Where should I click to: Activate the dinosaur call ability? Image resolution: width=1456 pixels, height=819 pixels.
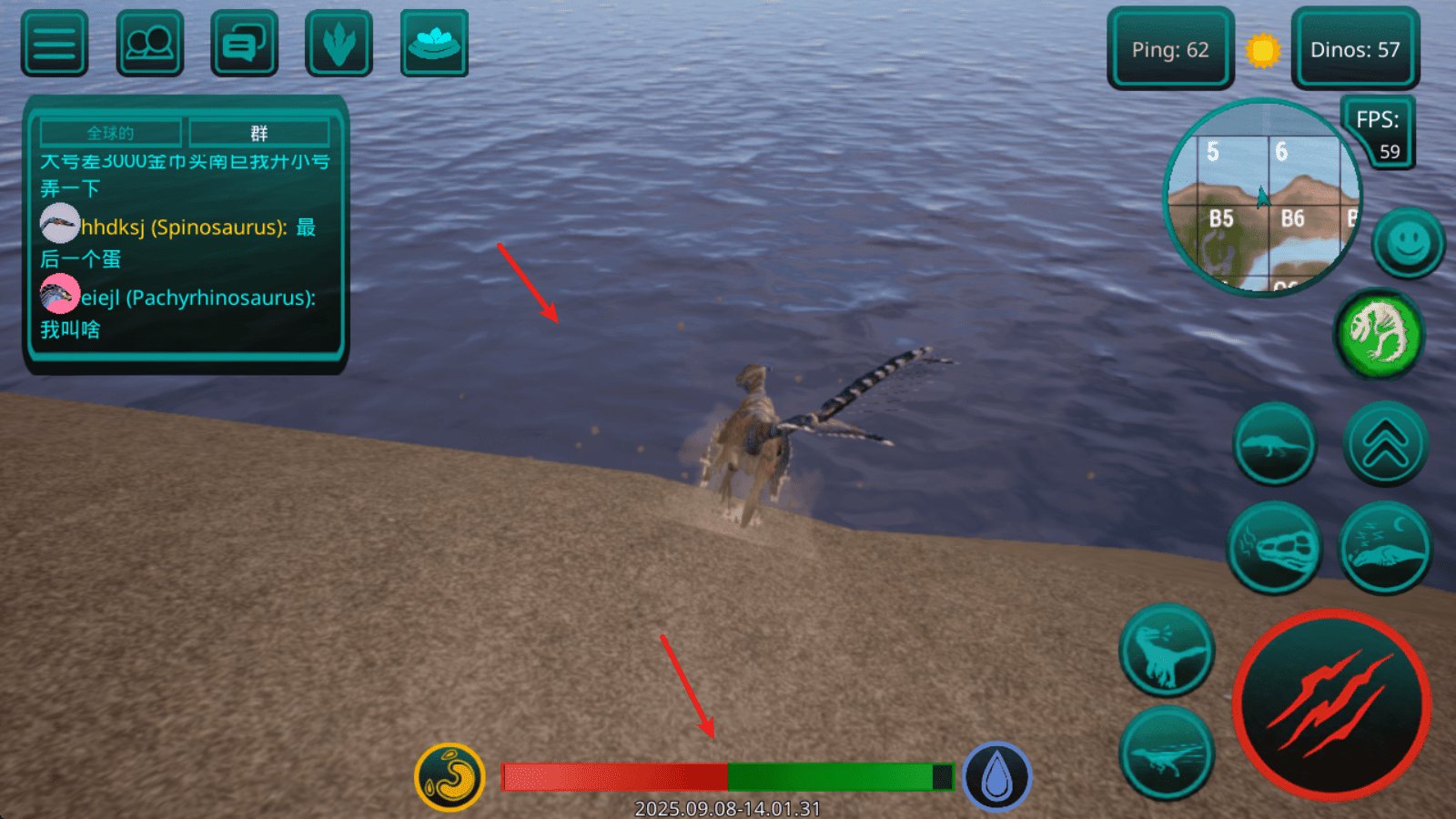pos(1167,651)
